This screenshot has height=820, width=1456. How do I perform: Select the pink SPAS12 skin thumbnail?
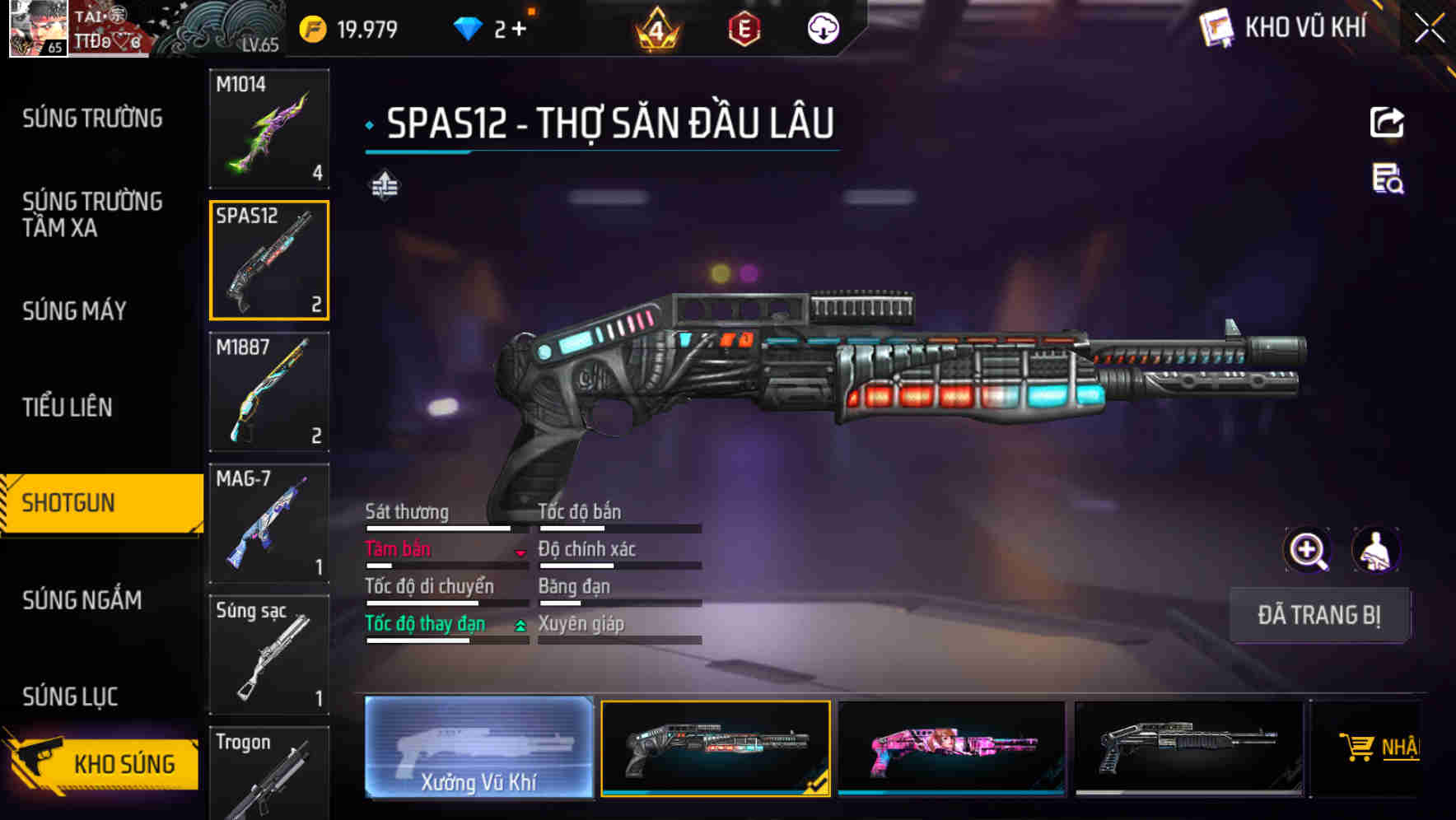click(951, 748)
